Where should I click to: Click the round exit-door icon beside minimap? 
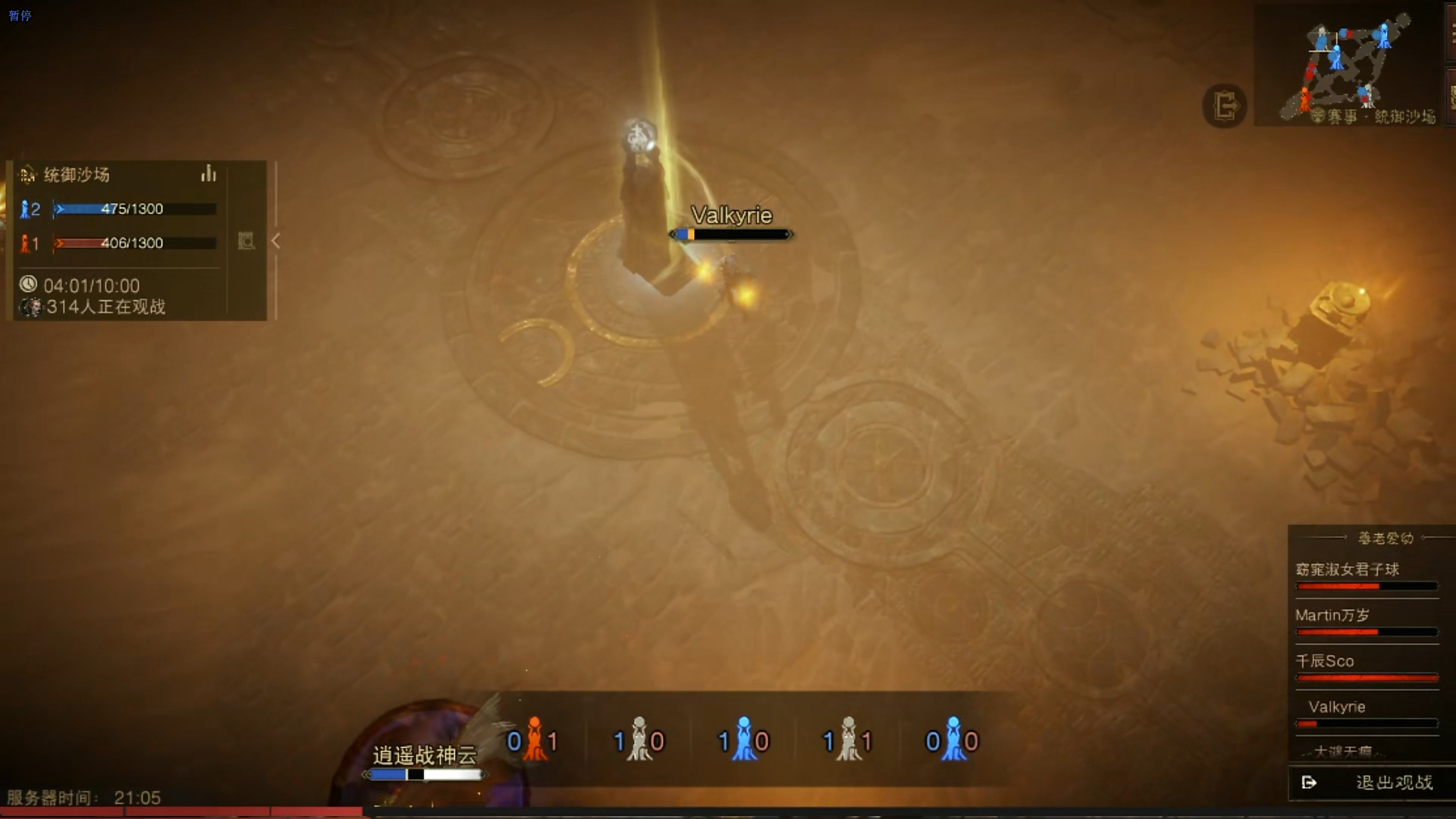[x=1225, y=105]
